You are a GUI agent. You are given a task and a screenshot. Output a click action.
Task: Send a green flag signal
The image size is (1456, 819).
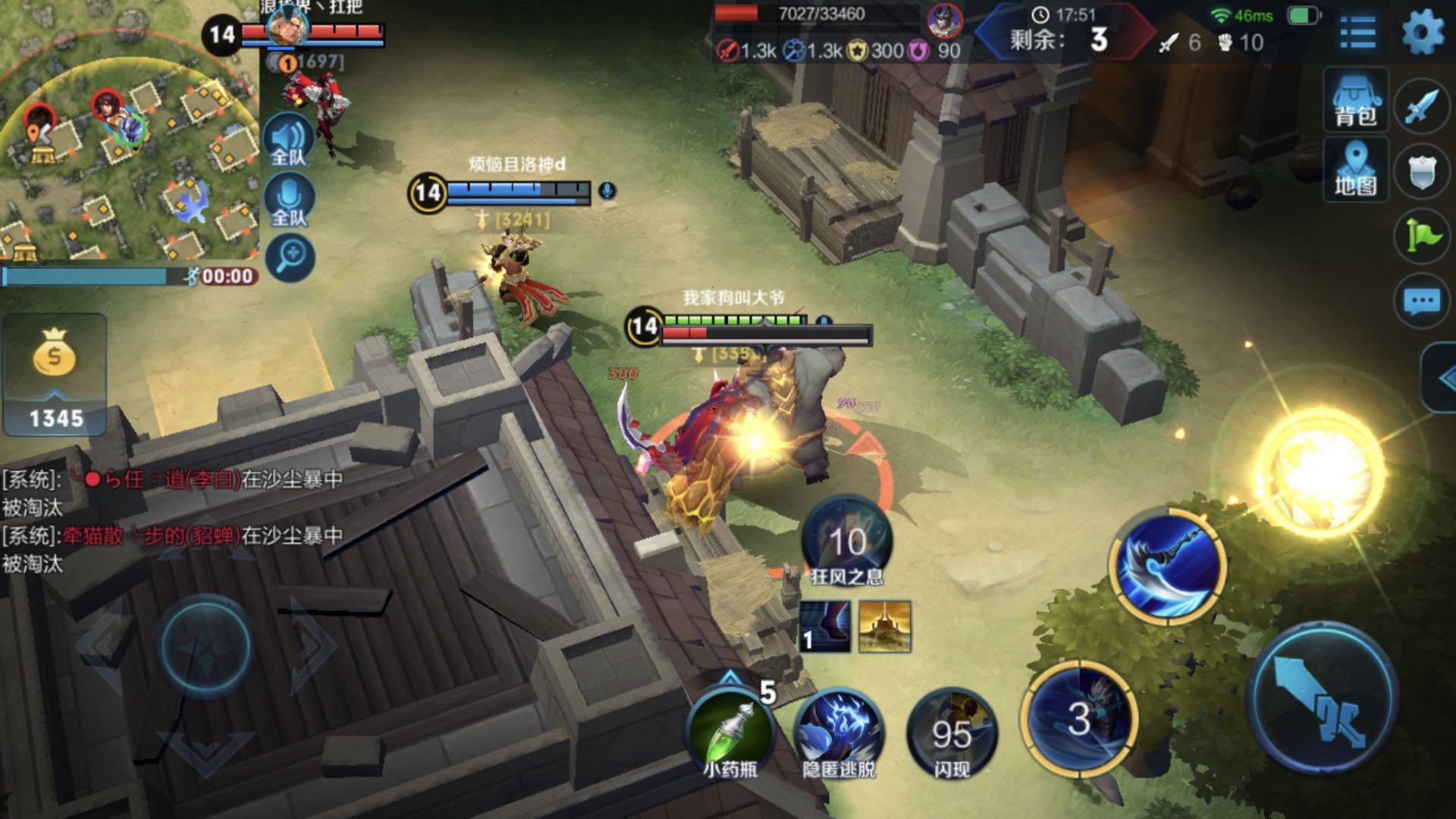pos(1421,237)
